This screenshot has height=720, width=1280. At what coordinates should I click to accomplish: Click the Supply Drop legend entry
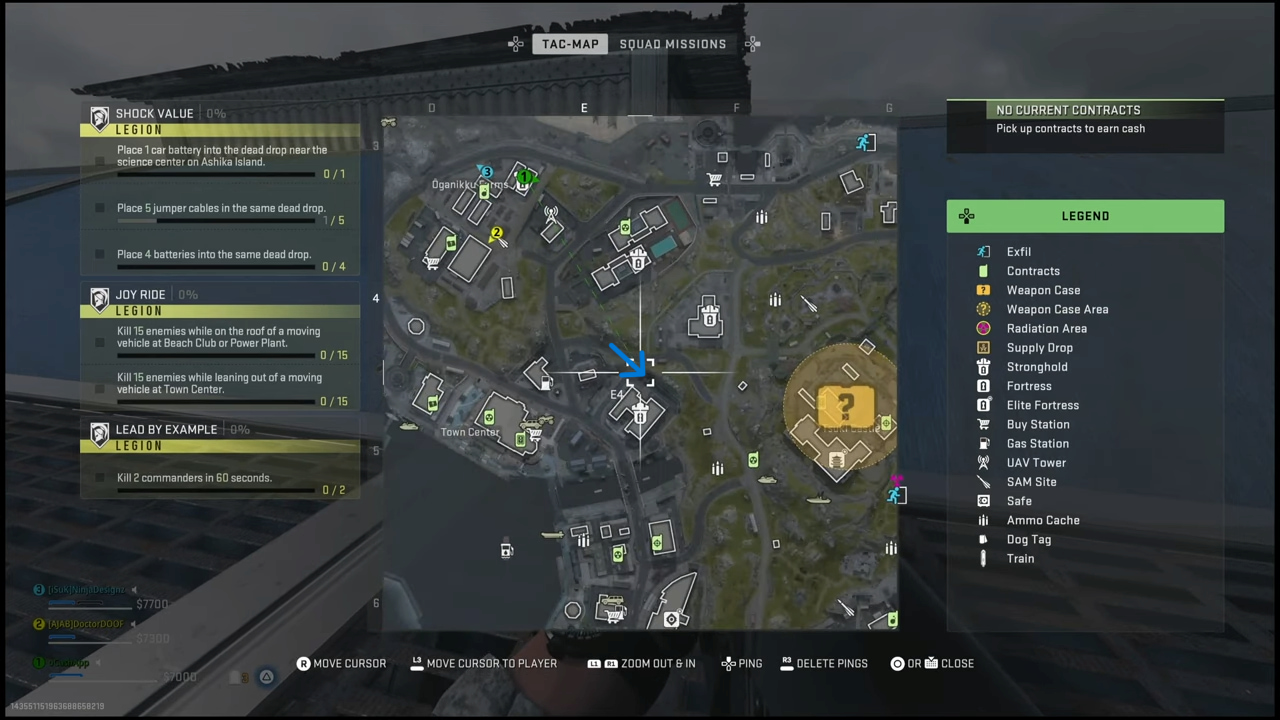click(x=1039, y=348)
